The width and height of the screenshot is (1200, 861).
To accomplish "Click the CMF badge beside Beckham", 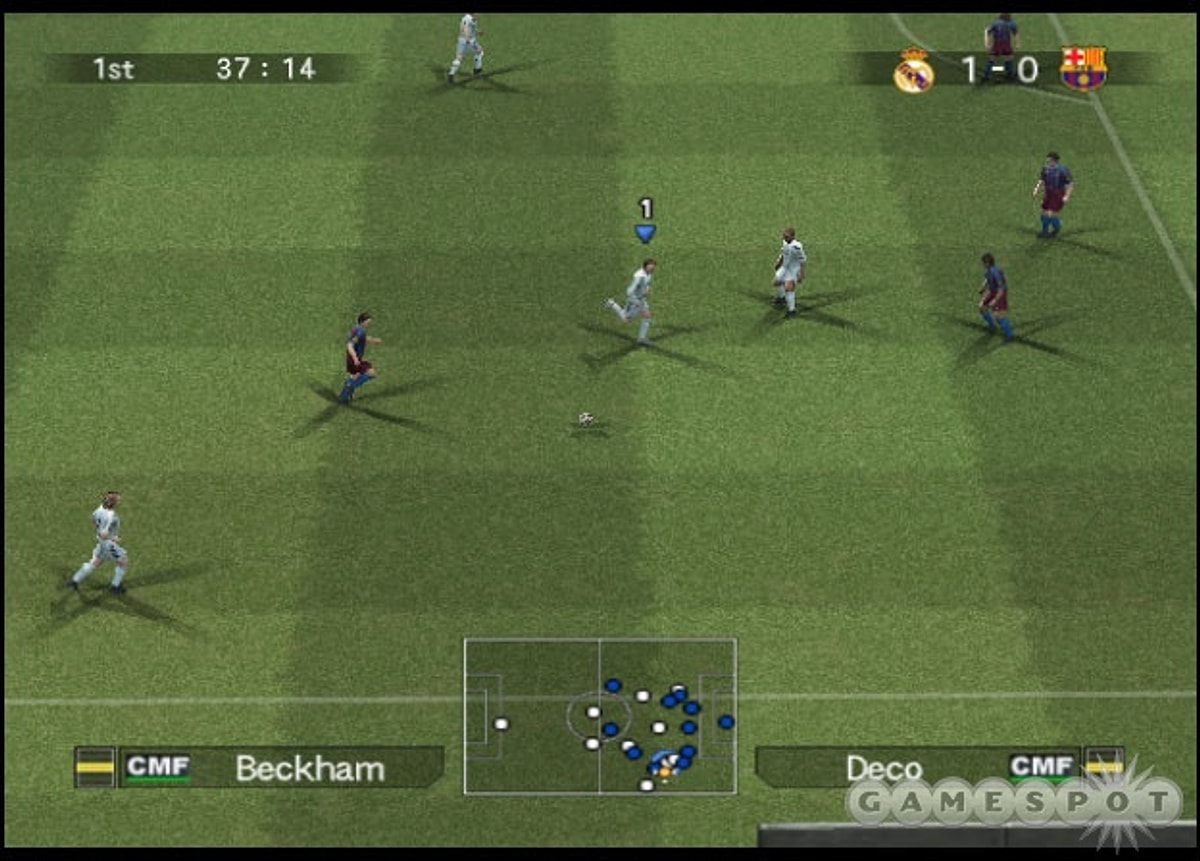I will [x=158, y=768].
